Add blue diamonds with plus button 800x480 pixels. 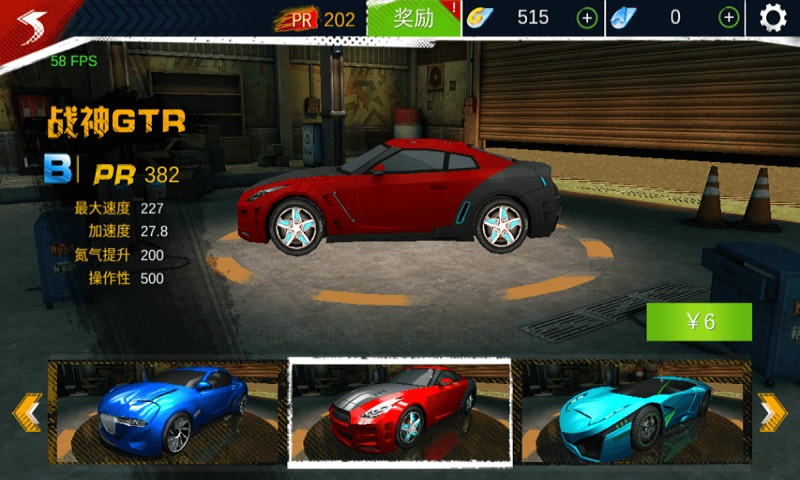click(x=730, y=18)
